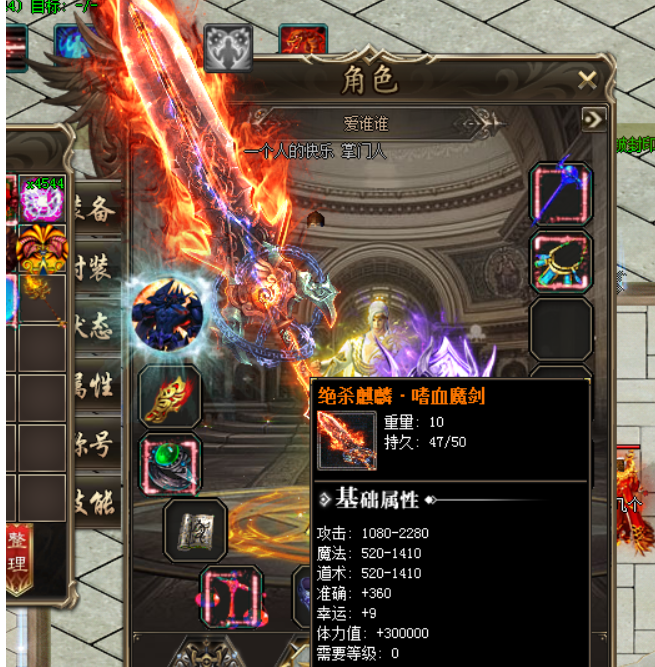Switch to the 属性 attributes tab
The height and width of the screenshot is (667, 655).
(98, 385)
